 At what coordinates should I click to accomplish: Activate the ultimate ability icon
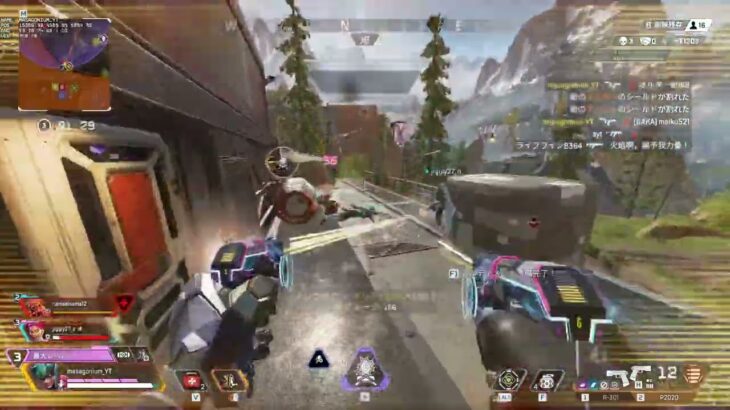363,372
